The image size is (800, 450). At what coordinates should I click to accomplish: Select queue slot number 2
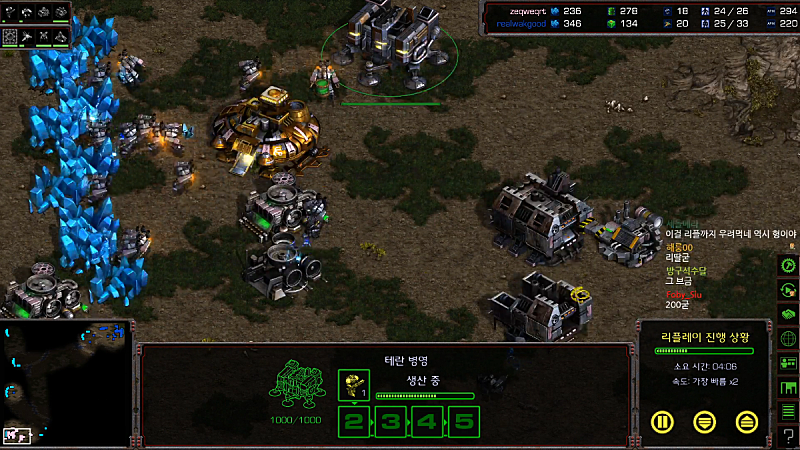pos(353,421)
